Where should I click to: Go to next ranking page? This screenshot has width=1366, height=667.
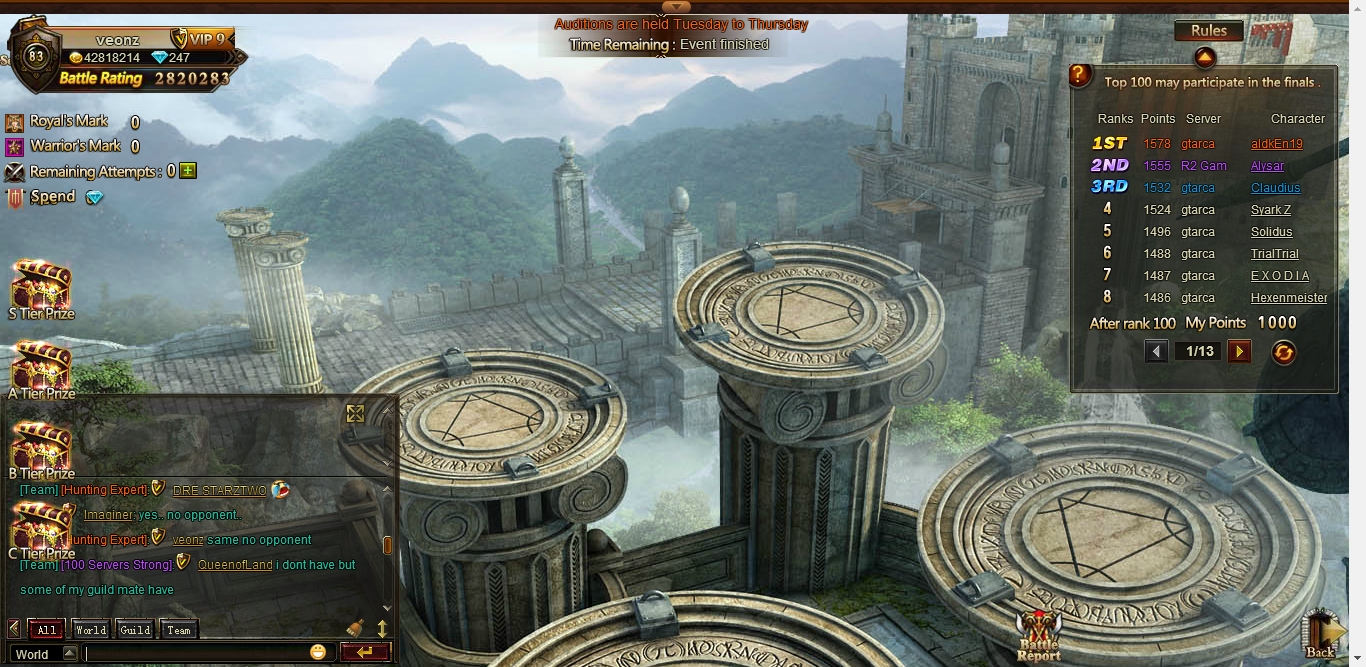pos(1239,351)
